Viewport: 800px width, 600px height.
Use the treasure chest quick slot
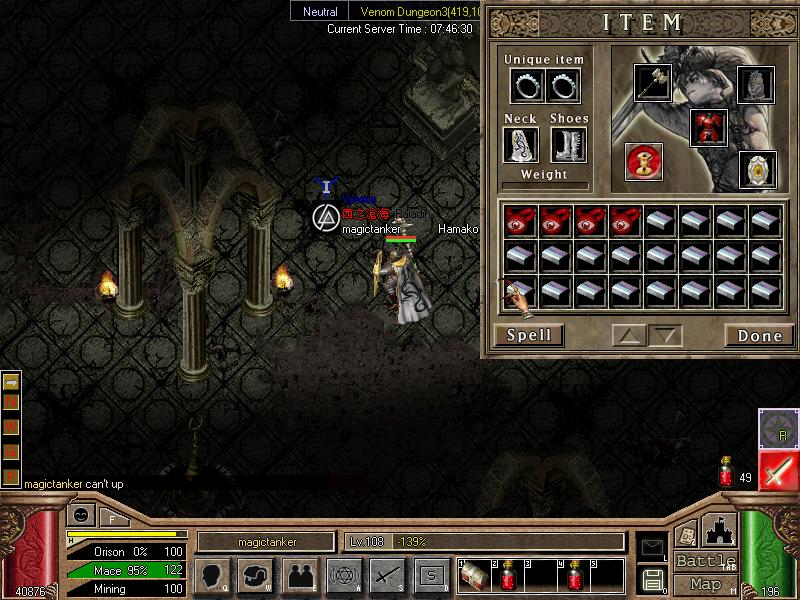(x=474, y=575)
